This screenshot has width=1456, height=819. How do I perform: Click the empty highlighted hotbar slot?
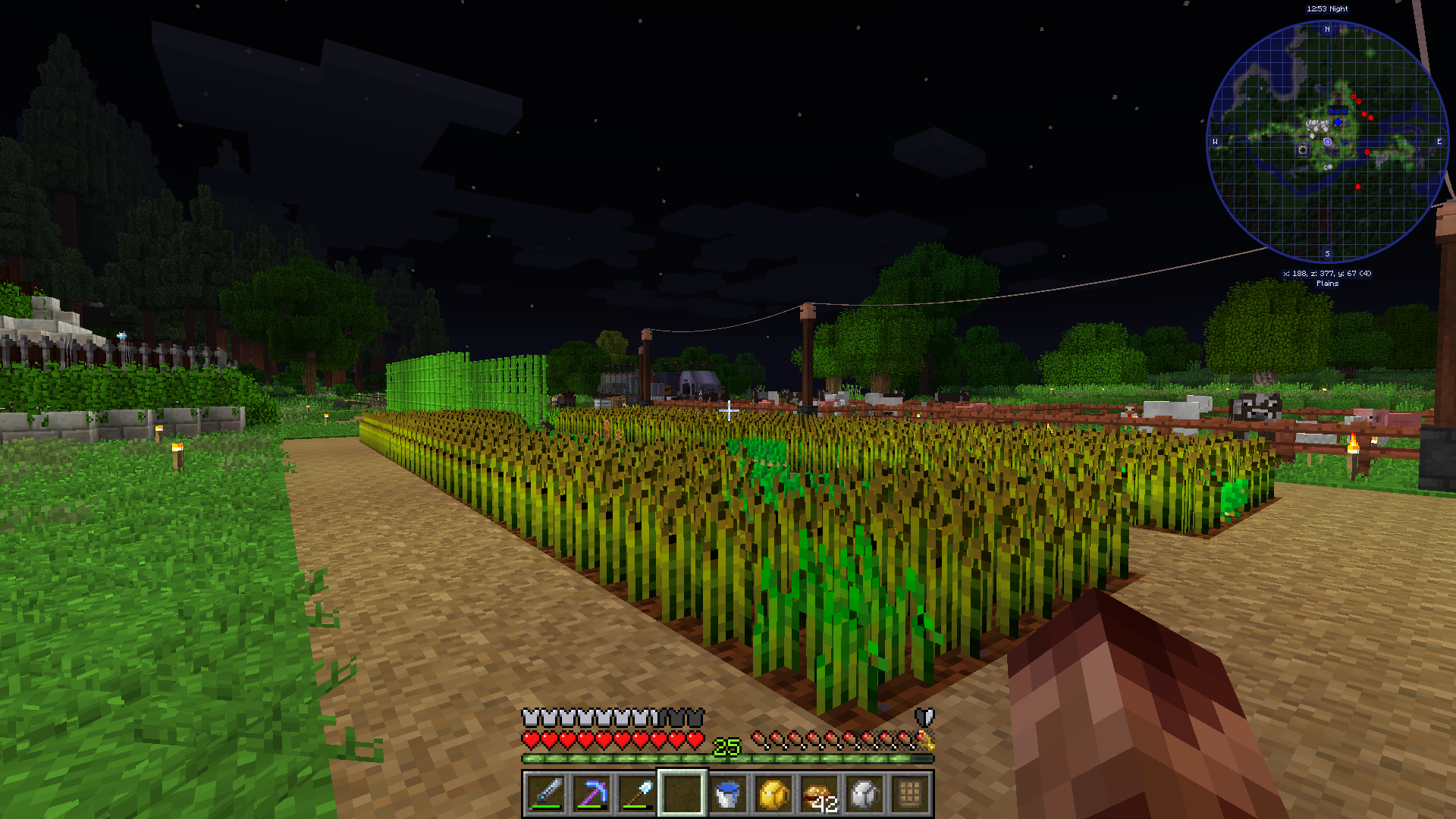(682, 794)
